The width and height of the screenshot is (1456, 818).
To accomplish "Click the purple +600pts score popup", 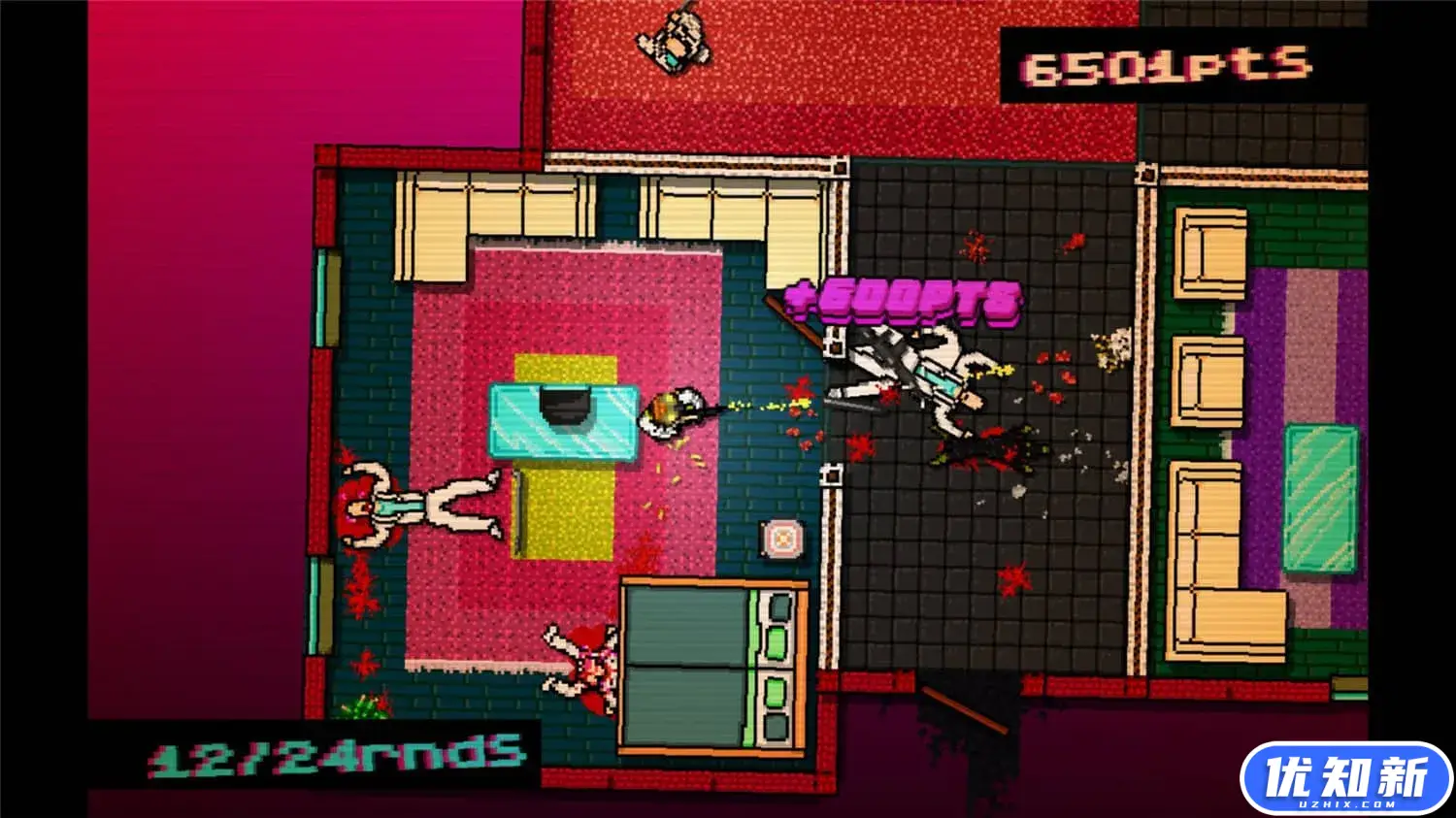I will 903,299.
